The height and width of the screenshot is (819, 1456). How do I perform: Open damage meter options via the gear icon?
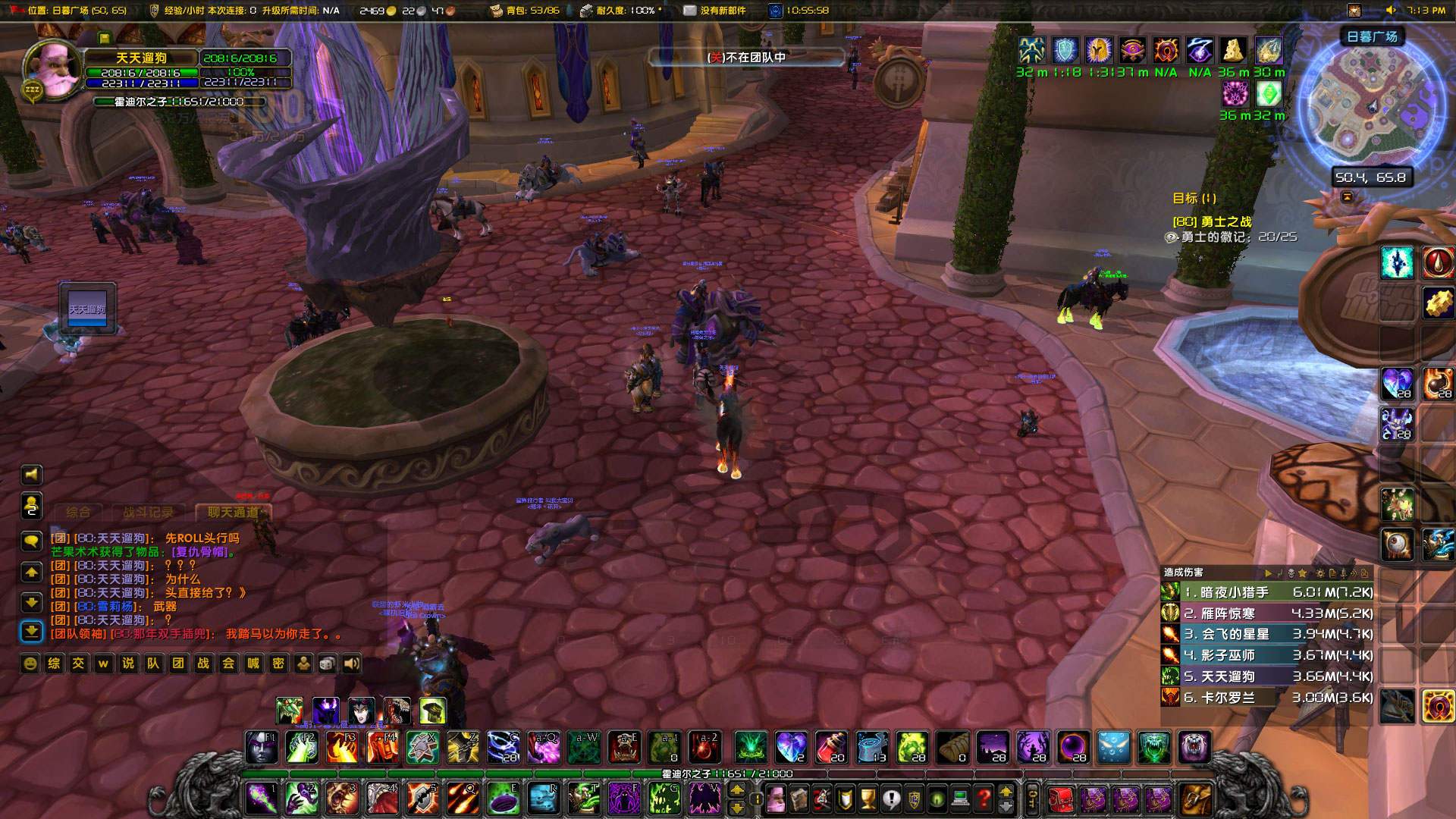[x=1320, y=573]
